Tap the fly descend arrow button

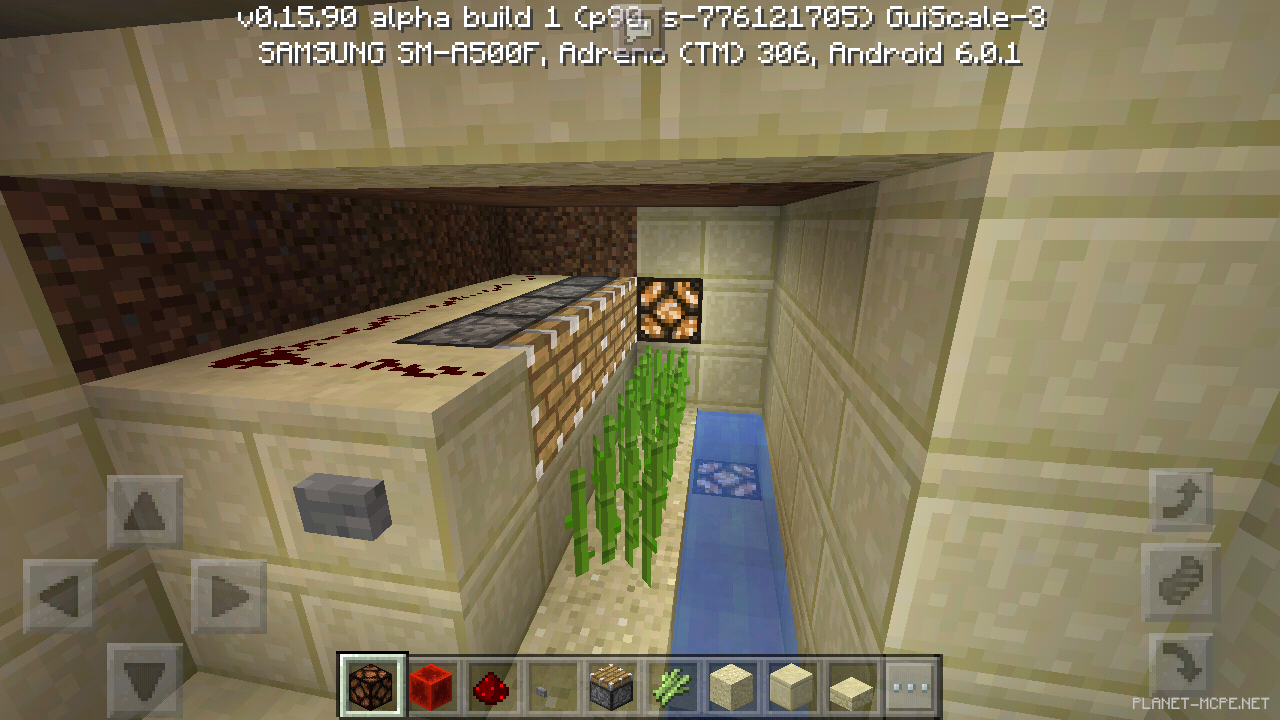1183,665
